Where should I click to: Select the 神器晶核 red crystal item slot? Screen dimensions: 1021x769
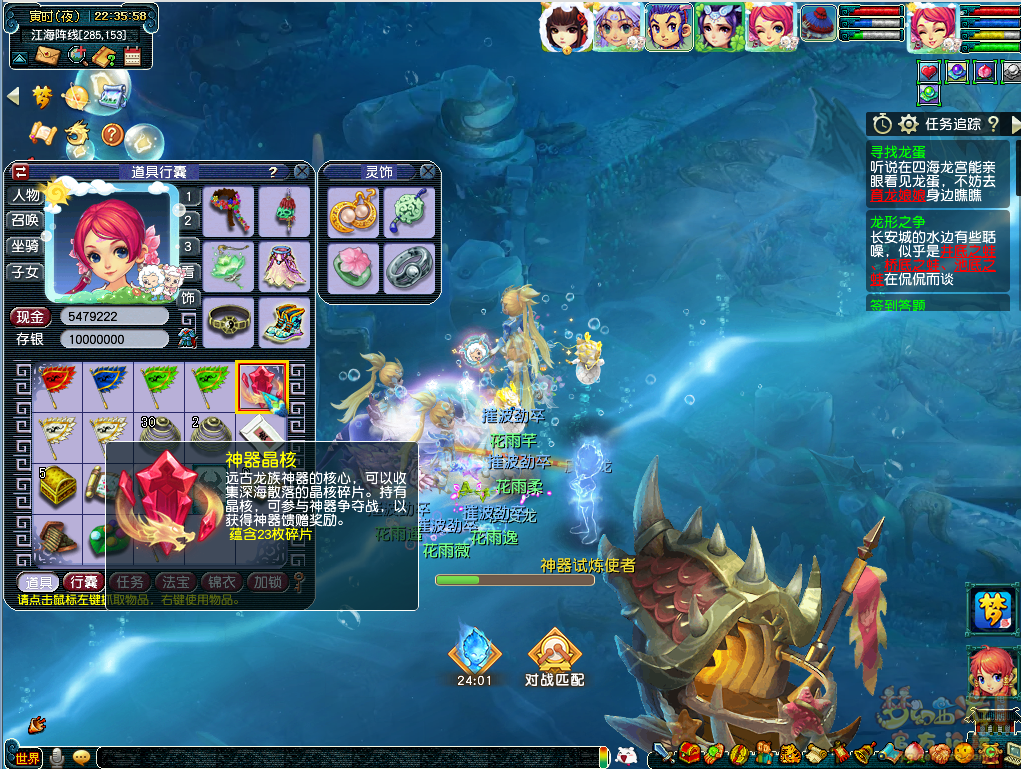[261, 386]
